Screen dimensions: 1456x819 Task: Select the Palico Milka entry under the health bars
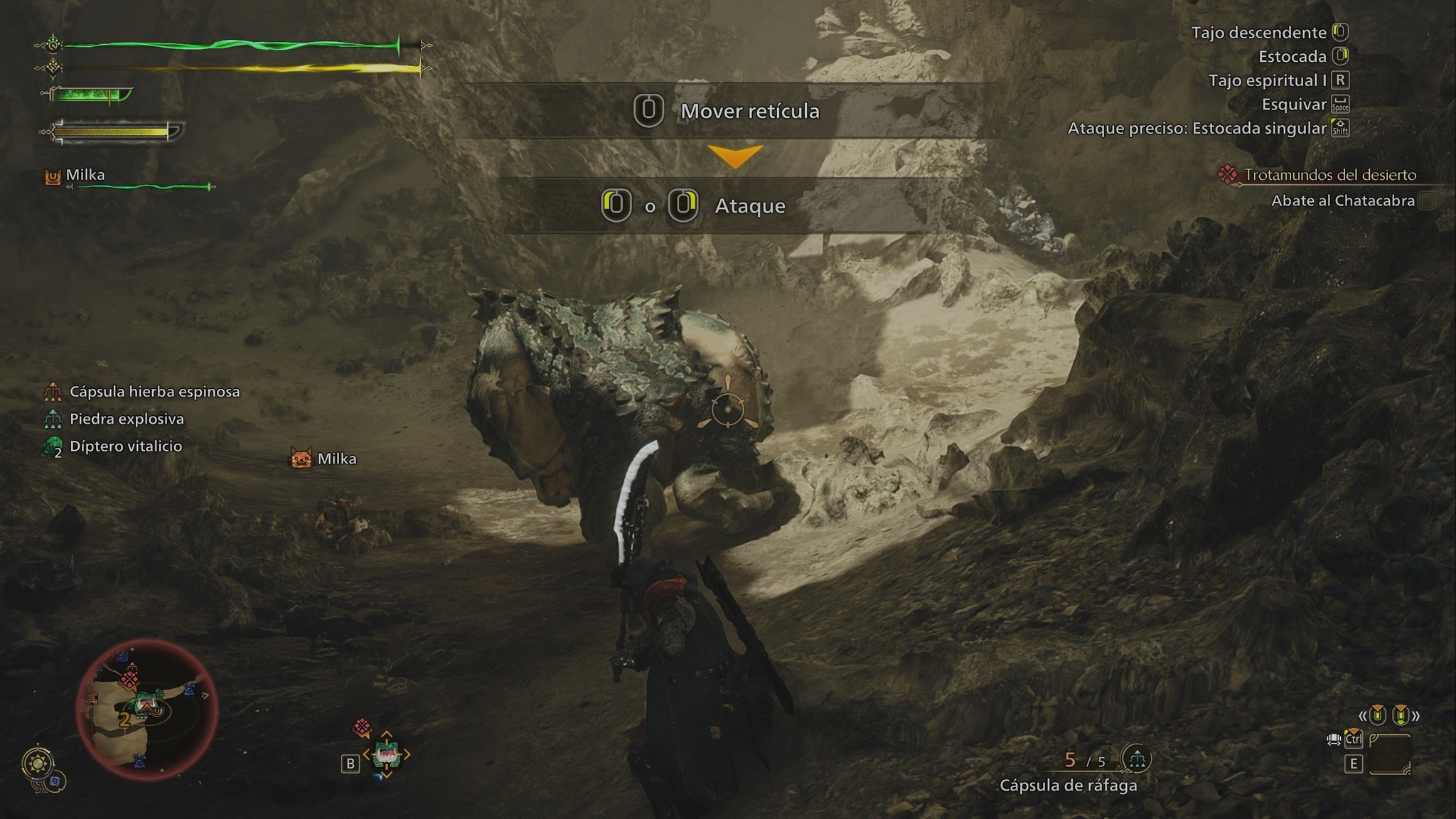coord(85,175)
